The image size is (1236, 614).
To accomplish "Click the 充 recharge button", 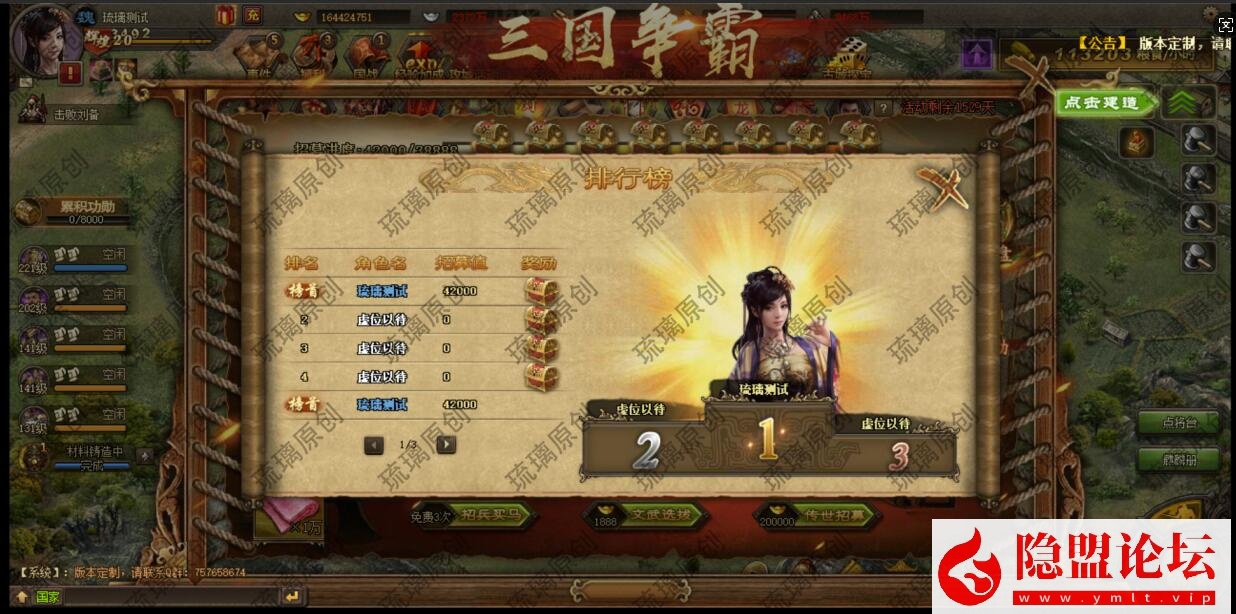I will [252, 15].
